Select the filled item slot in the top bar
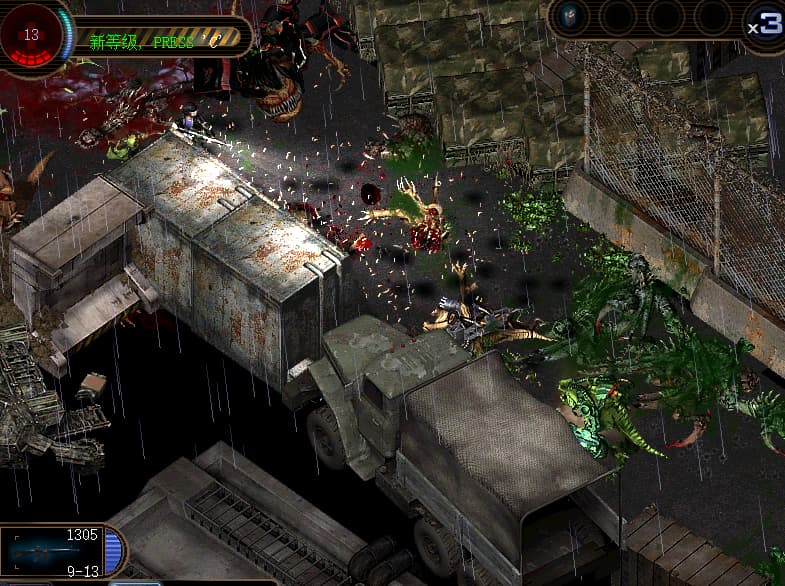The width and height of the screenshot is (785, 586). pyautogui.click(x=571, y=17)
